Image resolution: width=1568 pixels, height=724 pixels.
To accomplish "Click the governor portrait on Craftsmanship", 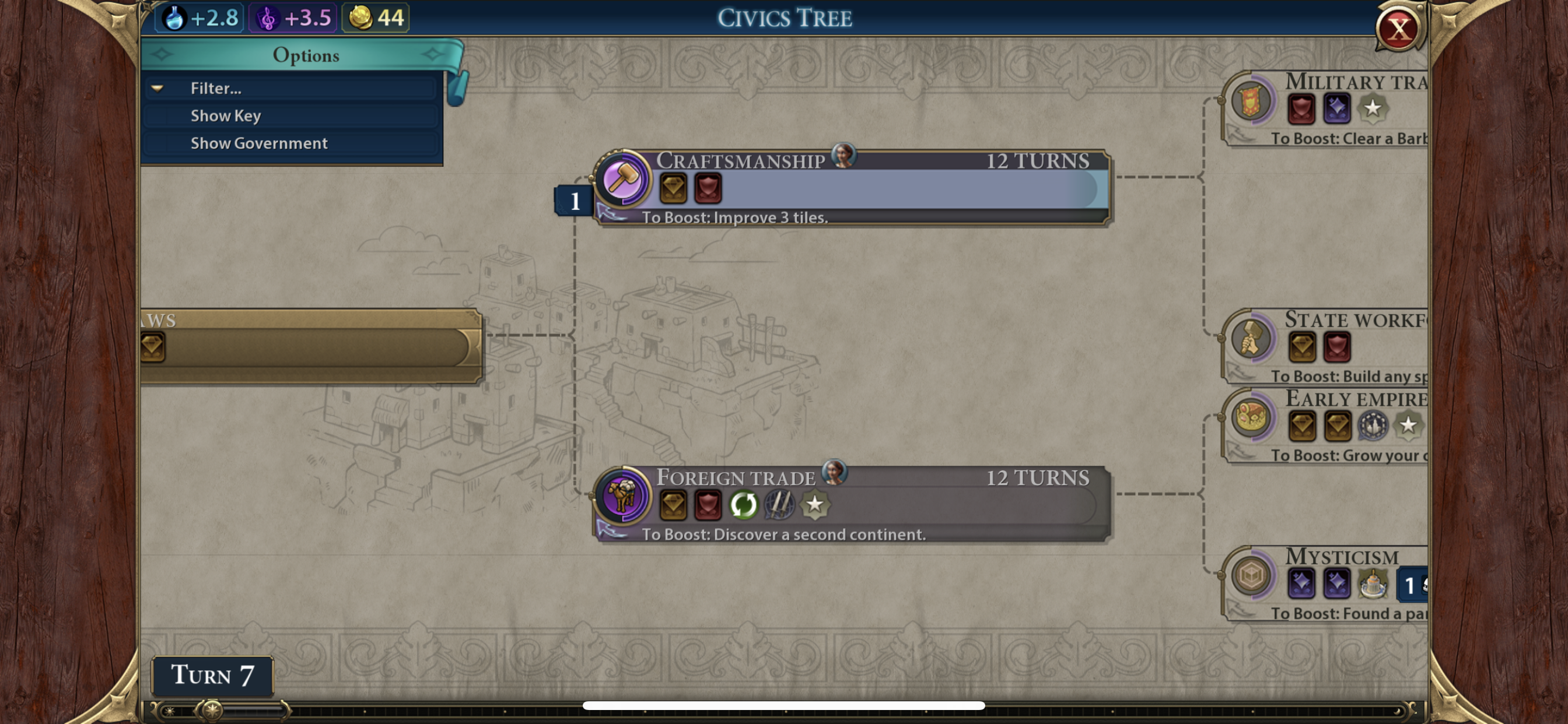I will point(843,156).
